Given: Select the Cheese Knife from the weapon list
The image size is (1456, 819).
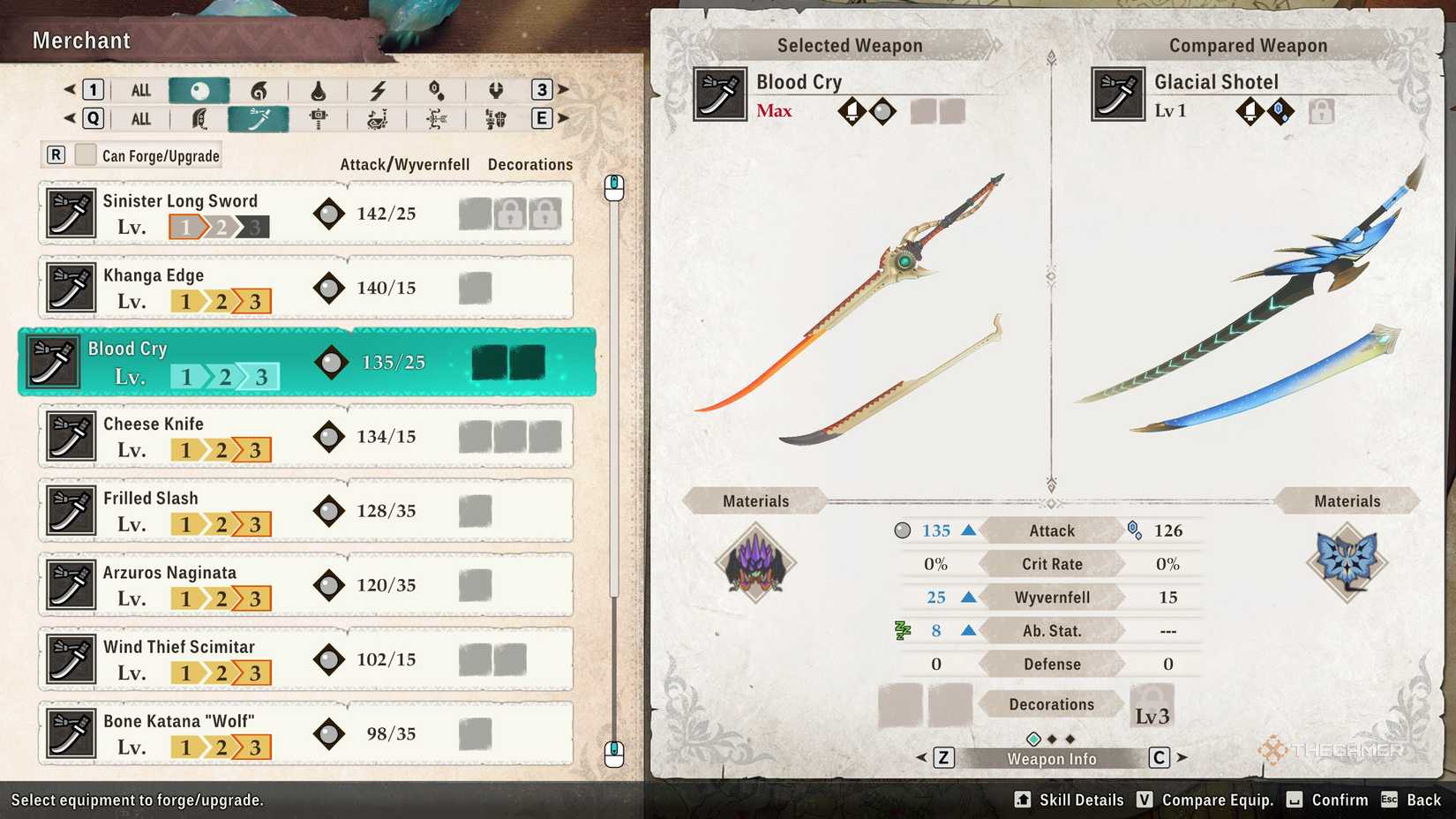Looking at the screenshot, I should 304,436.
